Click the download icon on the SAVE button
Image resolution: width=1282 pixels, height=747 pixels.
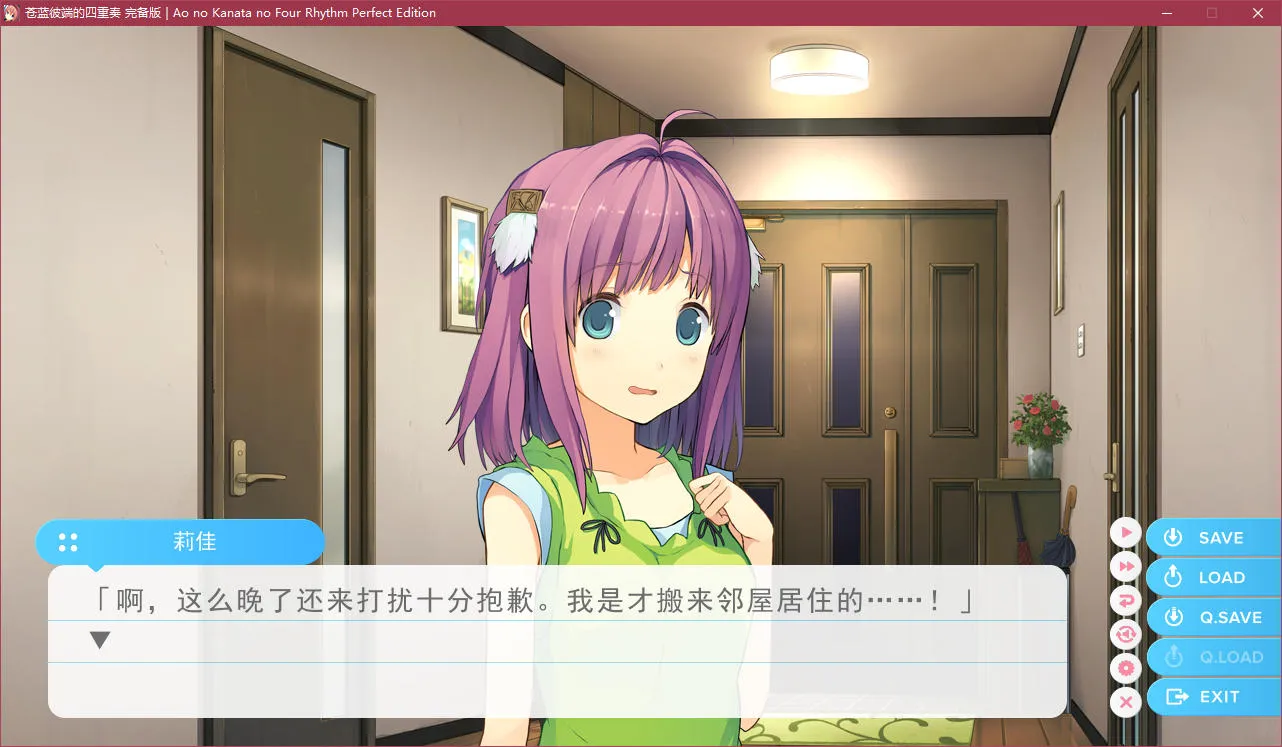(x=1172, y=537)
